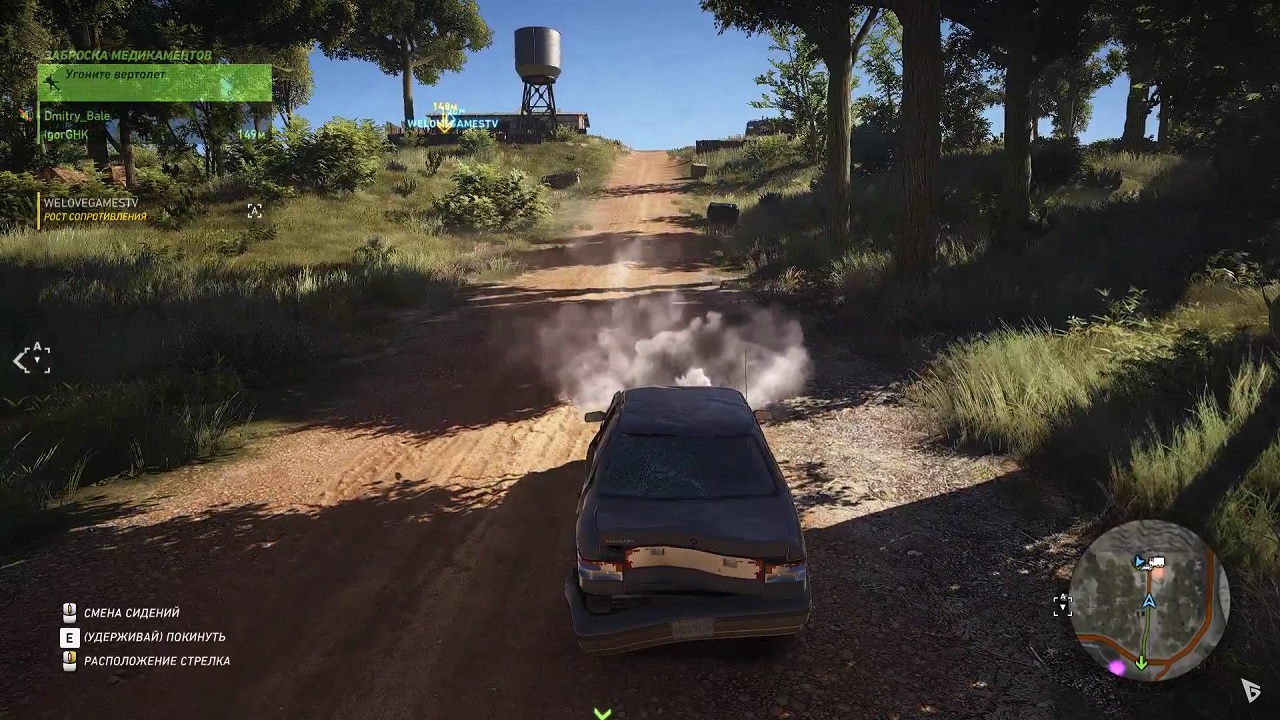This screenshot has height=720, width=1280.
Task: Click the channel logo watermark in corner
Action: coord(1249,689)
